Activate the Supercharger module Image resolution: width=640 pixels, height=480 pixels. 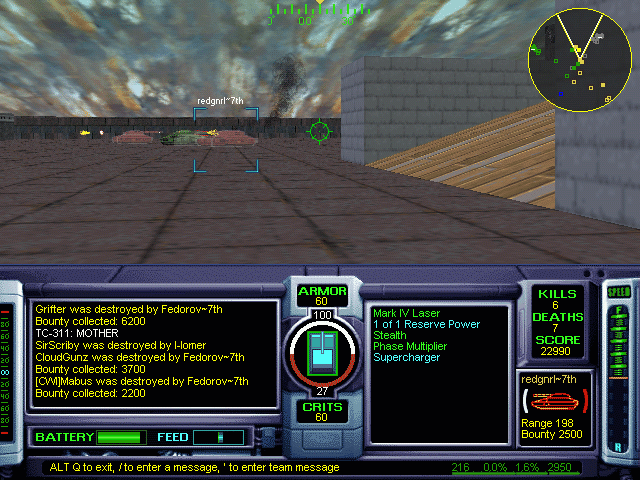coord(406,358)
